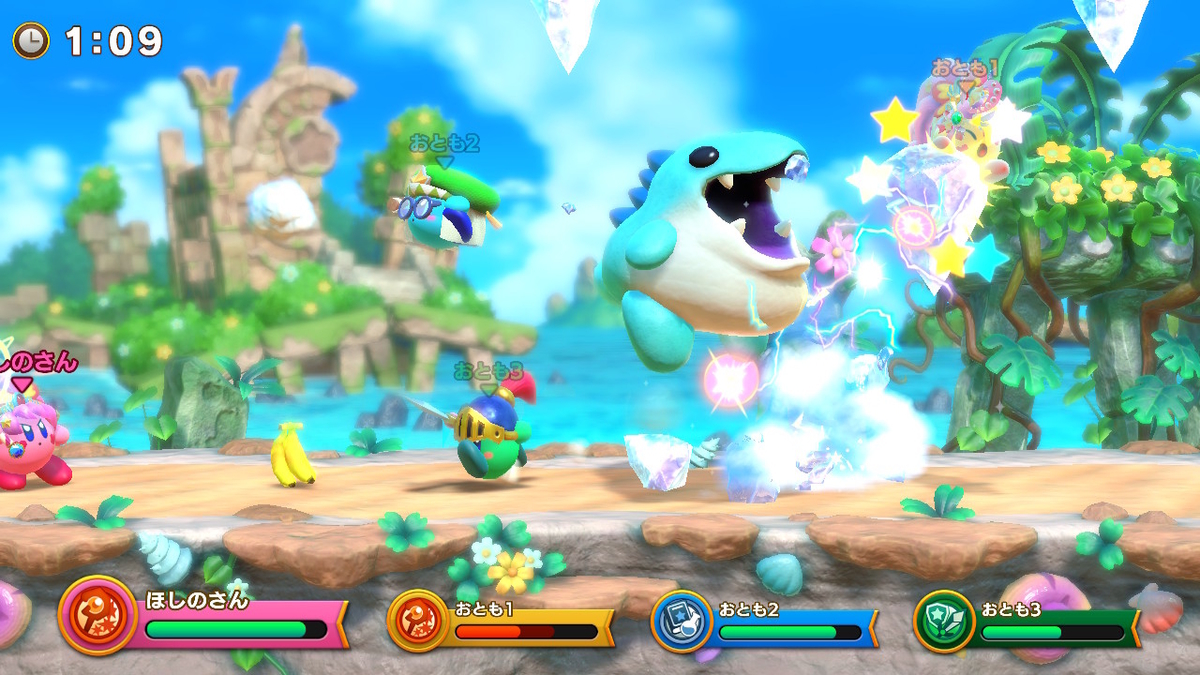Click おとも3's green sword ability icon
1200x675 pixels.
coord(944,621)
